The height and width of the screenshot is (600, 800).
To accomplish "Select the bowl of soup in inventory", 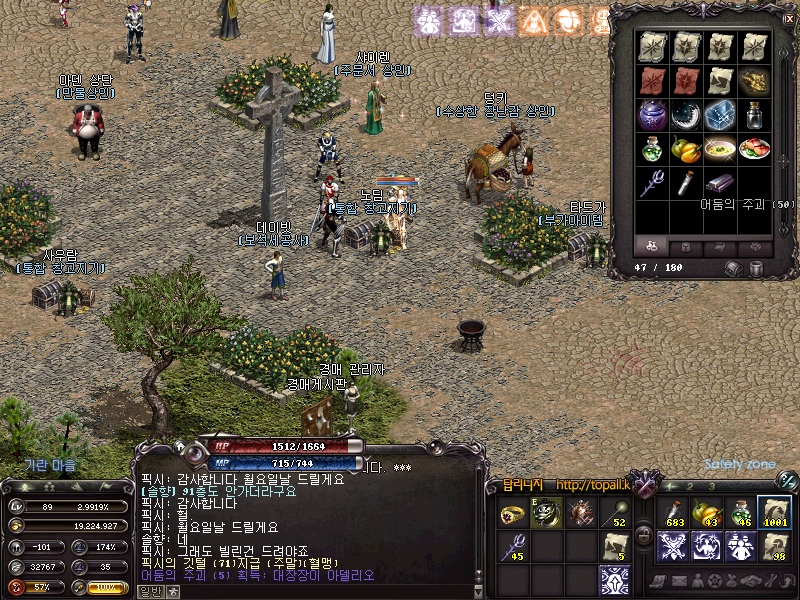I will point(719,148).
